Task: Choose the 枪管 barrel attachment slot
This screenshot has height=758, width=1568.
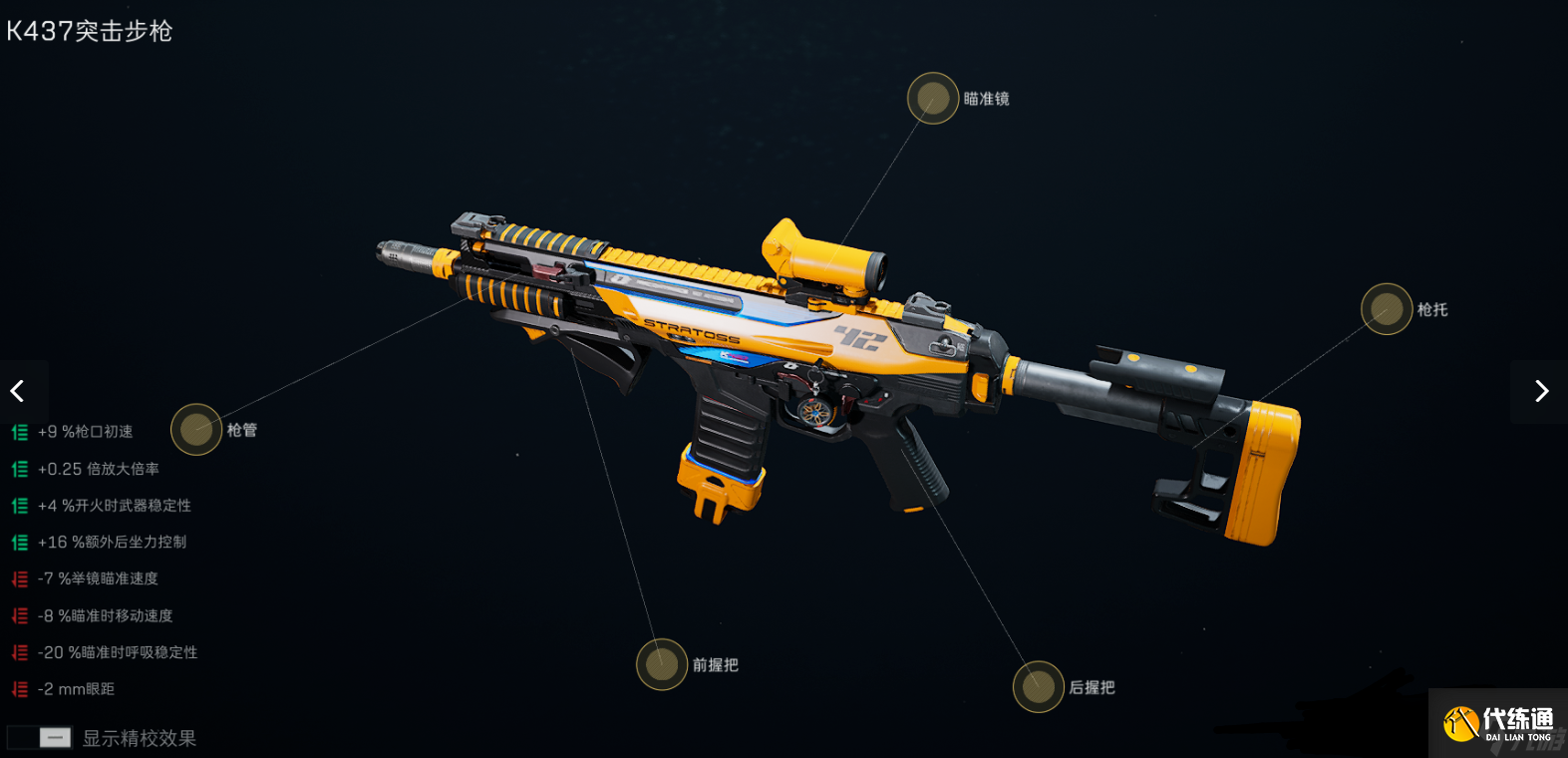Action: coord(196,430)
